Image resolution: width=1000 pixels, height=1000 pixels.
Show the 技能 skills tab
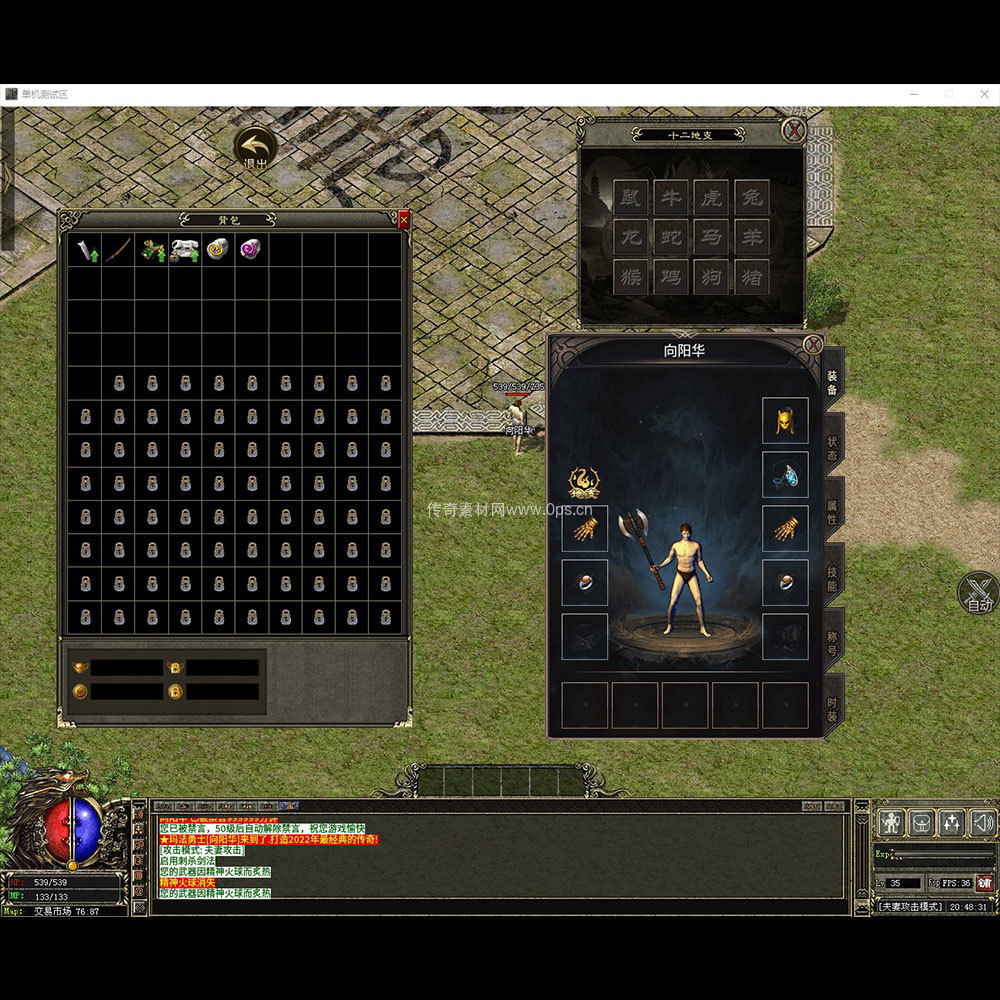(x=832, y=577)
